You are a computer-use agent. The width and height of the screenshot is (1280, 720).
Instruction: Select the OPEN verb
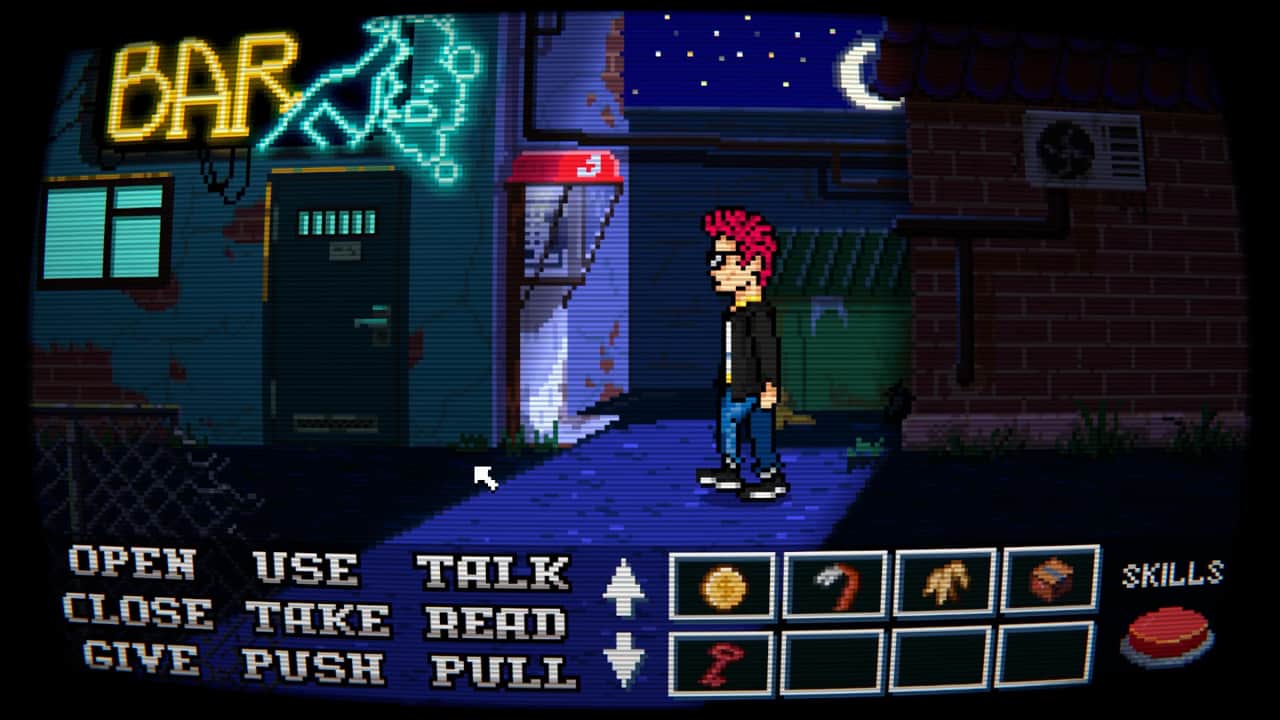pos(132,563)
